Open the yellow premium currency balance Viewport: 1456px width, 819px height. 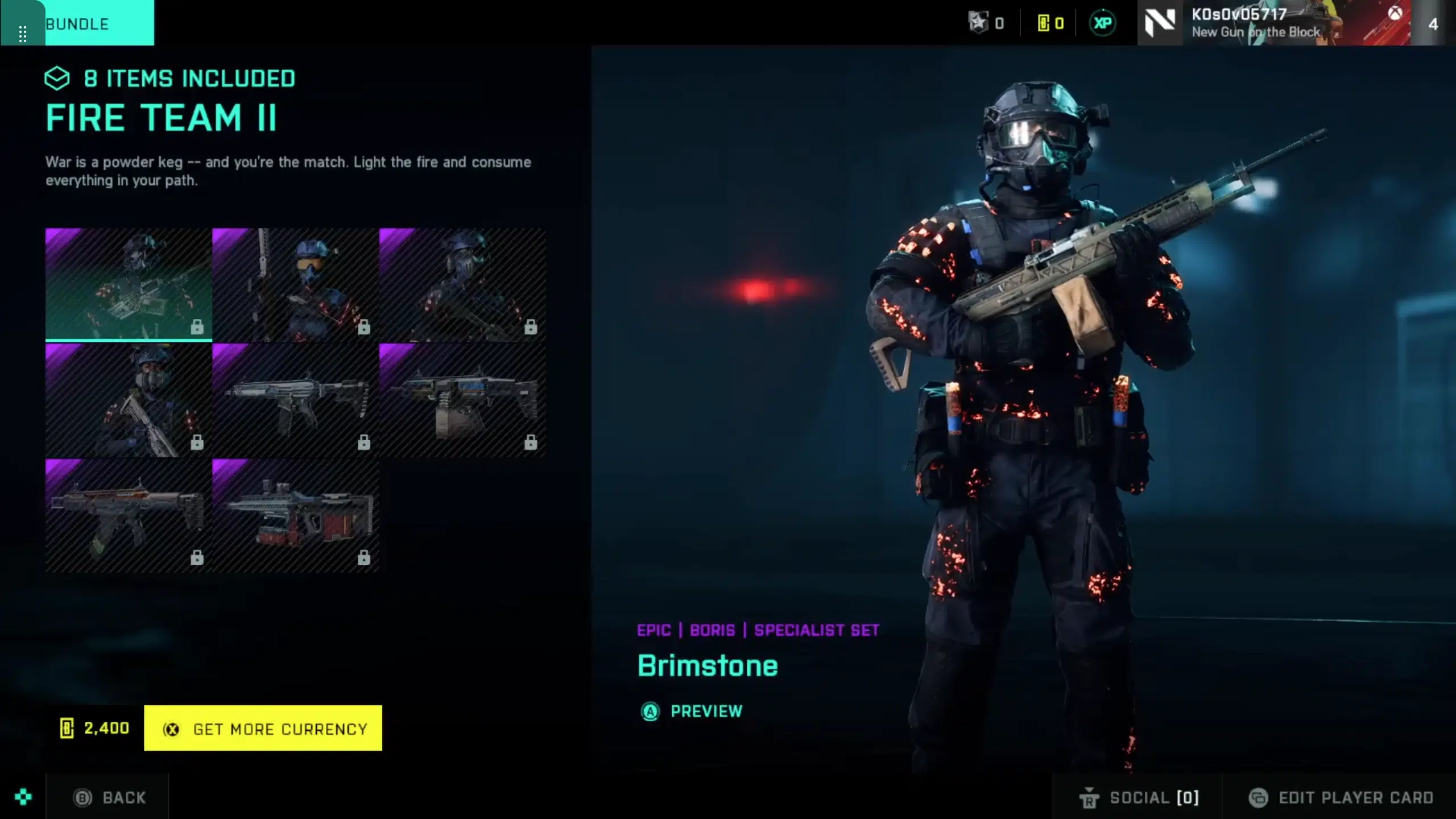(1050, 23)
